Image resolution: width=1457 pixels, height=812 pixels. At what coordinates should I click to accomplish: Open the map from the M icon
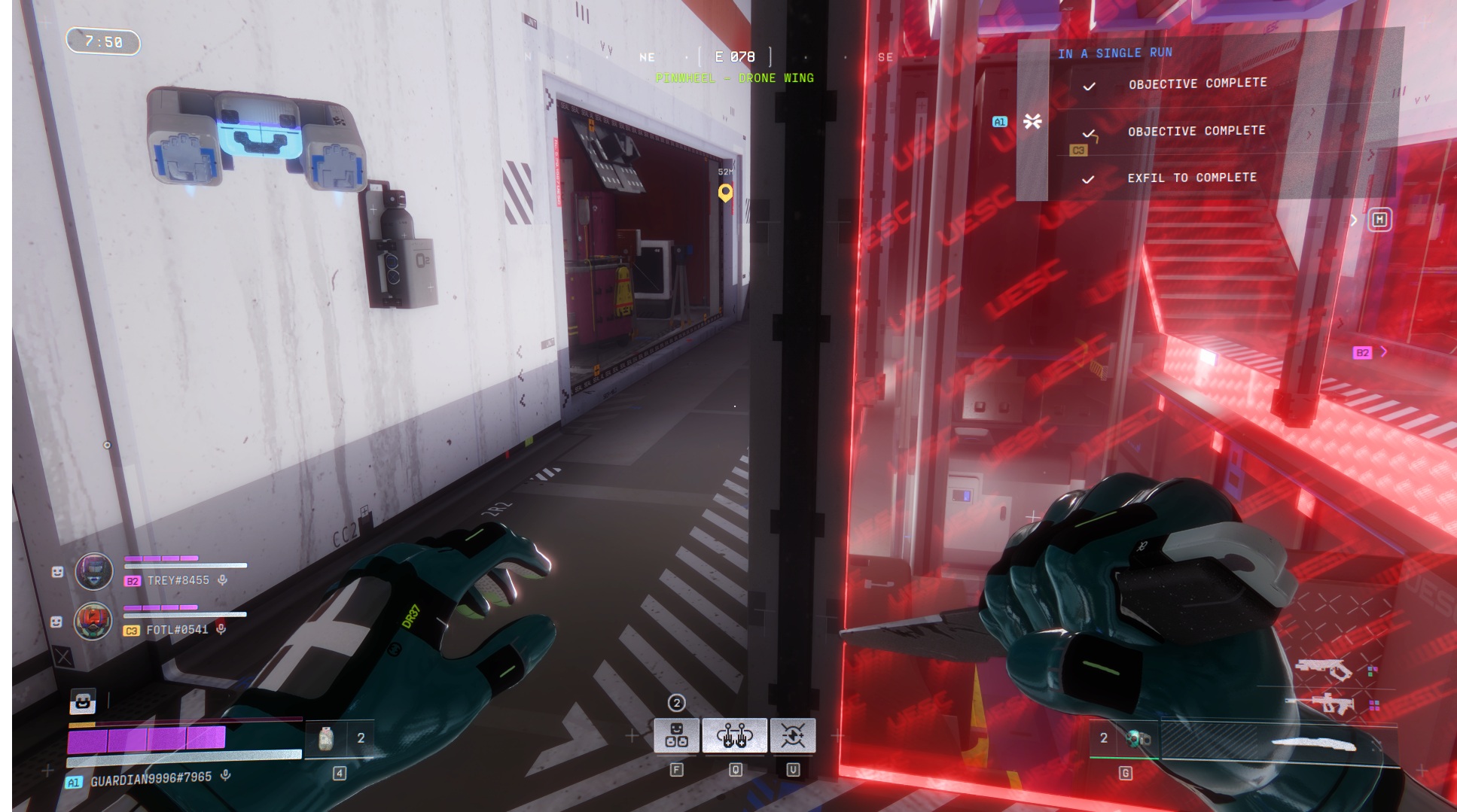tap(1379, 220)
